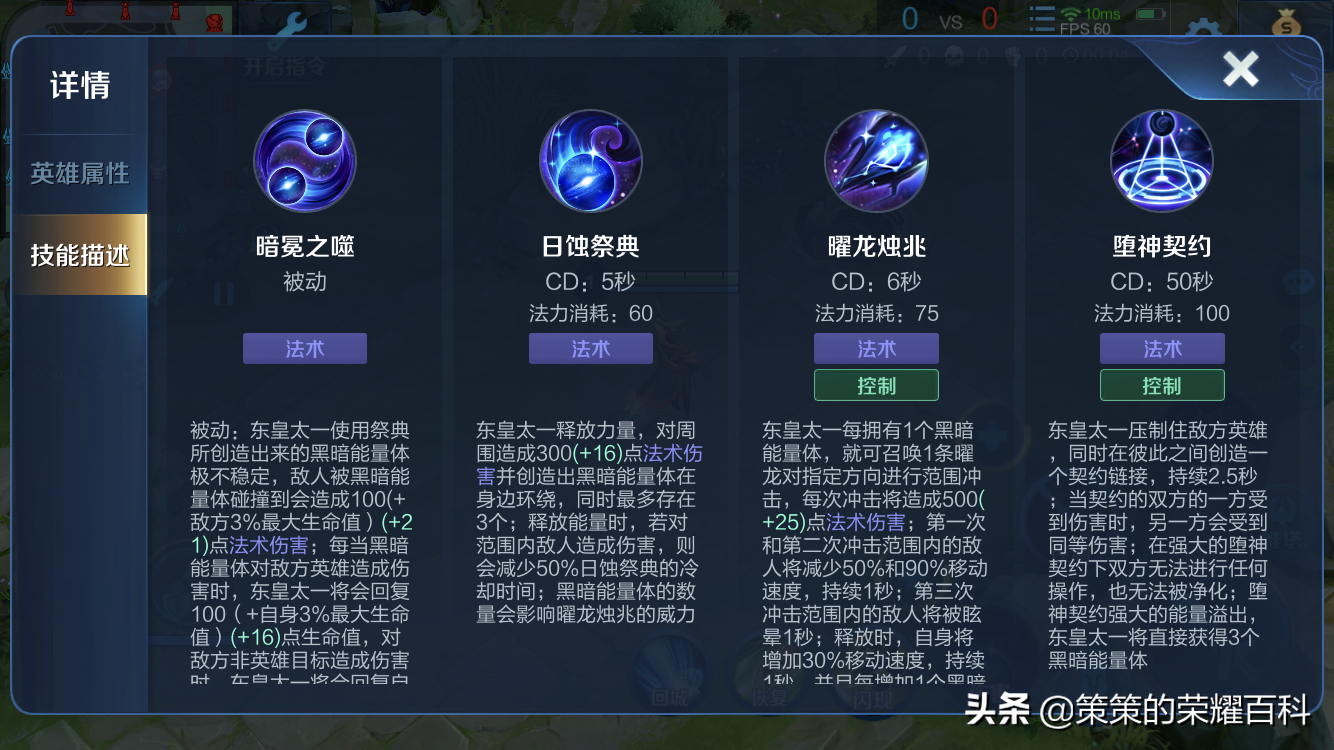This screenshot has width=1334, height=750.
Task: Select the 暗冕之噬 passive skill icon
Action: click(x=305, y=161)
